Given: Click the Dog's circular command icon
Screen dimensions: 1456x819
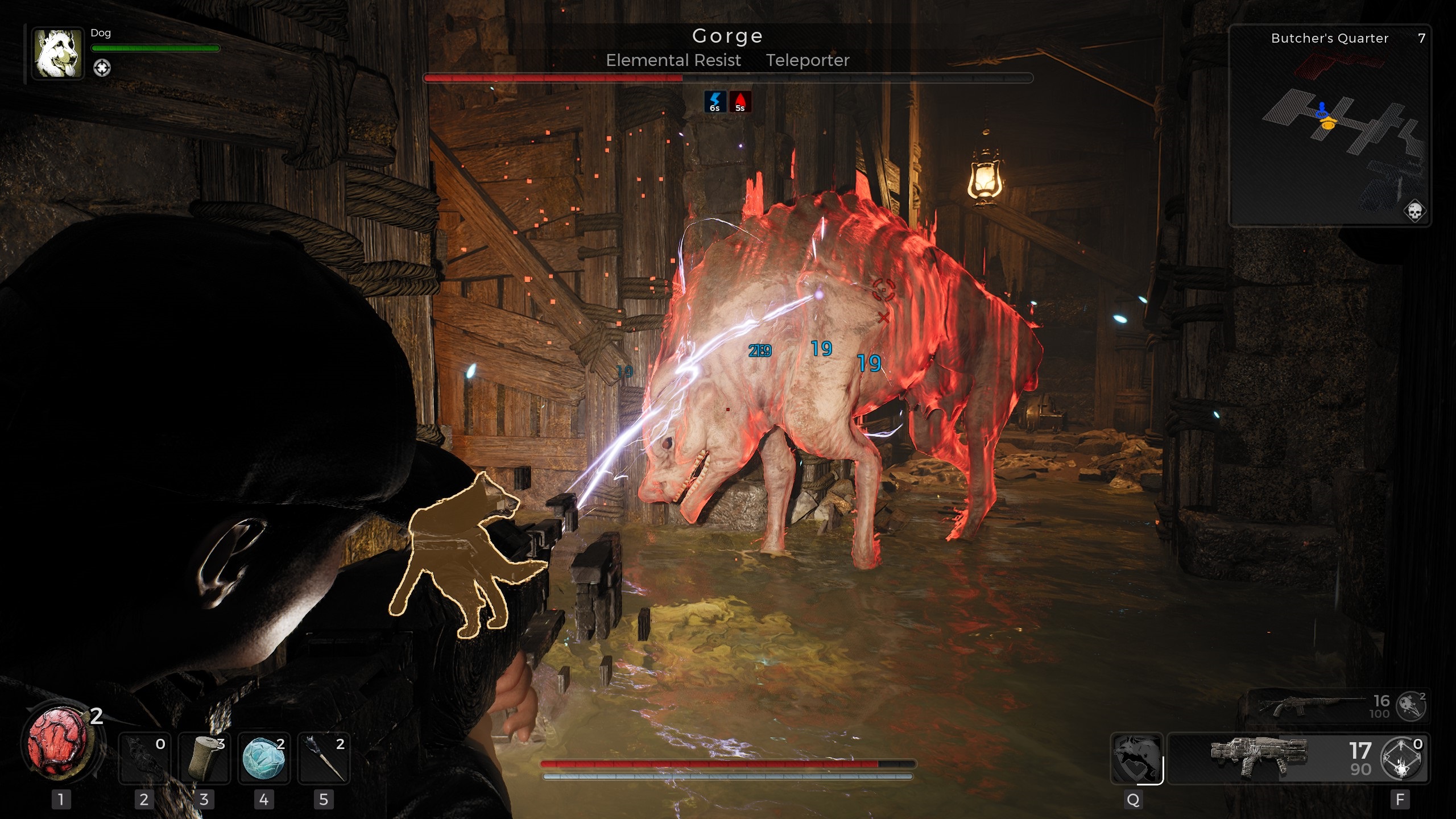Looking at the screenshot, I should point(102,68).
